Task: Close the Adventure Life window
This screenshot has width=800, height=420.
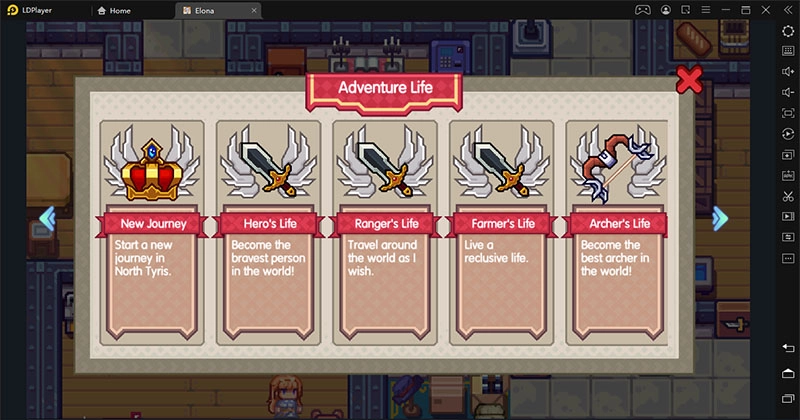Action: pyautogui.click(x=688, y=80)
